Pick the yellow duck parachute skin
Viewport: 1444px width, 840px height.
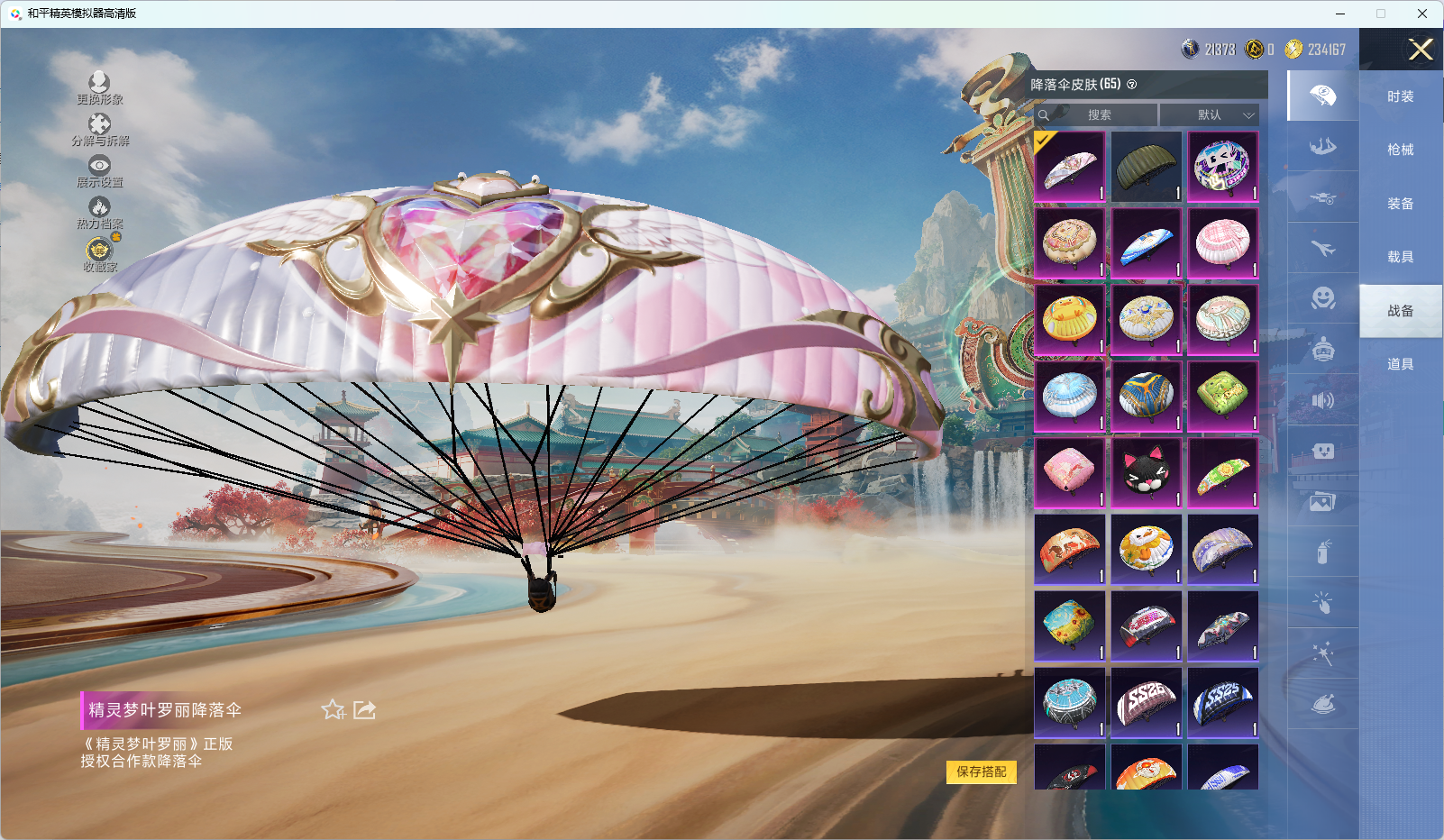pos(1069,320)
